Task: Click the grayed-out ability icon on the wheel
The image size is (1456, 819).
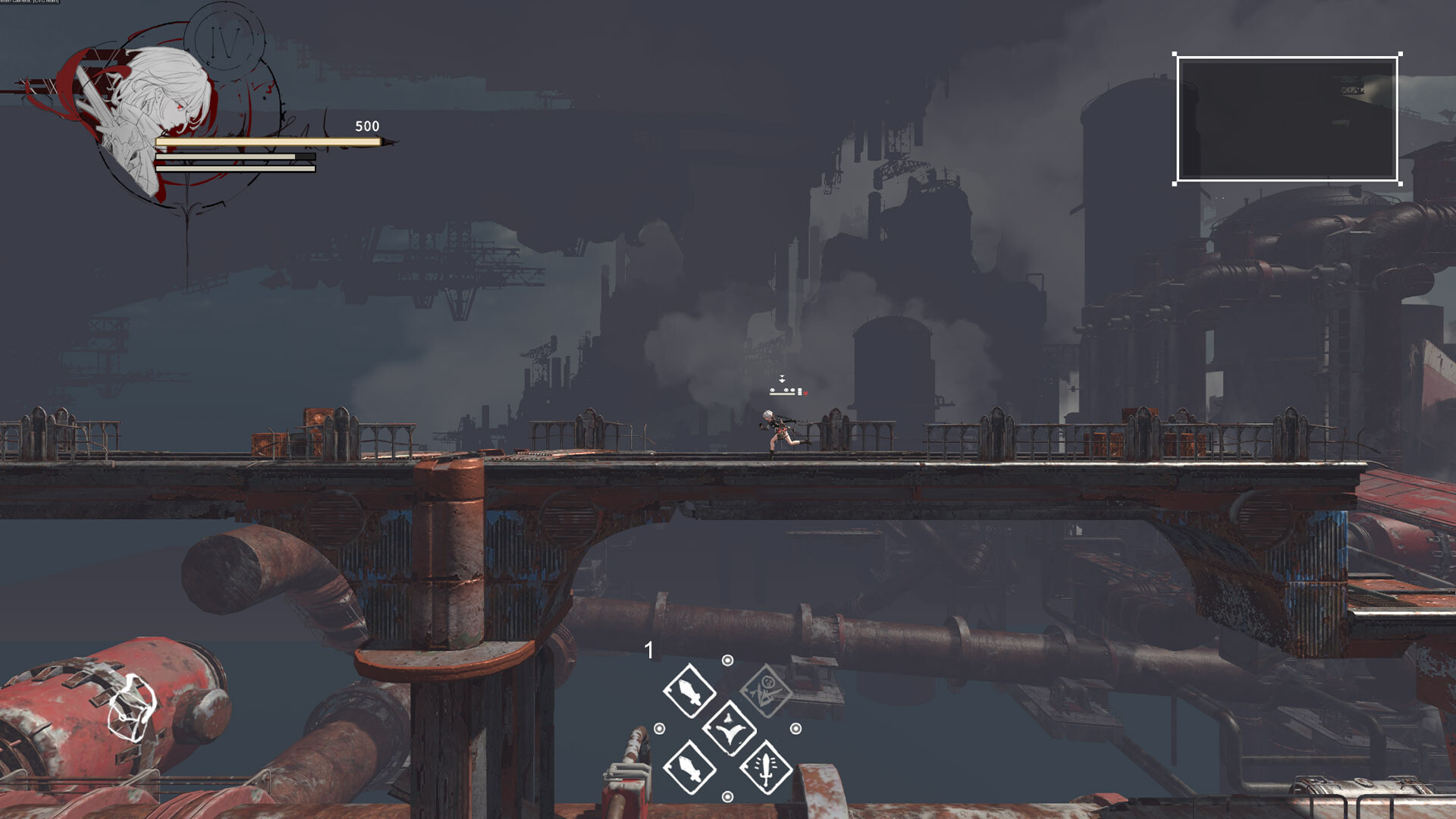Action: tap(765, 691)
